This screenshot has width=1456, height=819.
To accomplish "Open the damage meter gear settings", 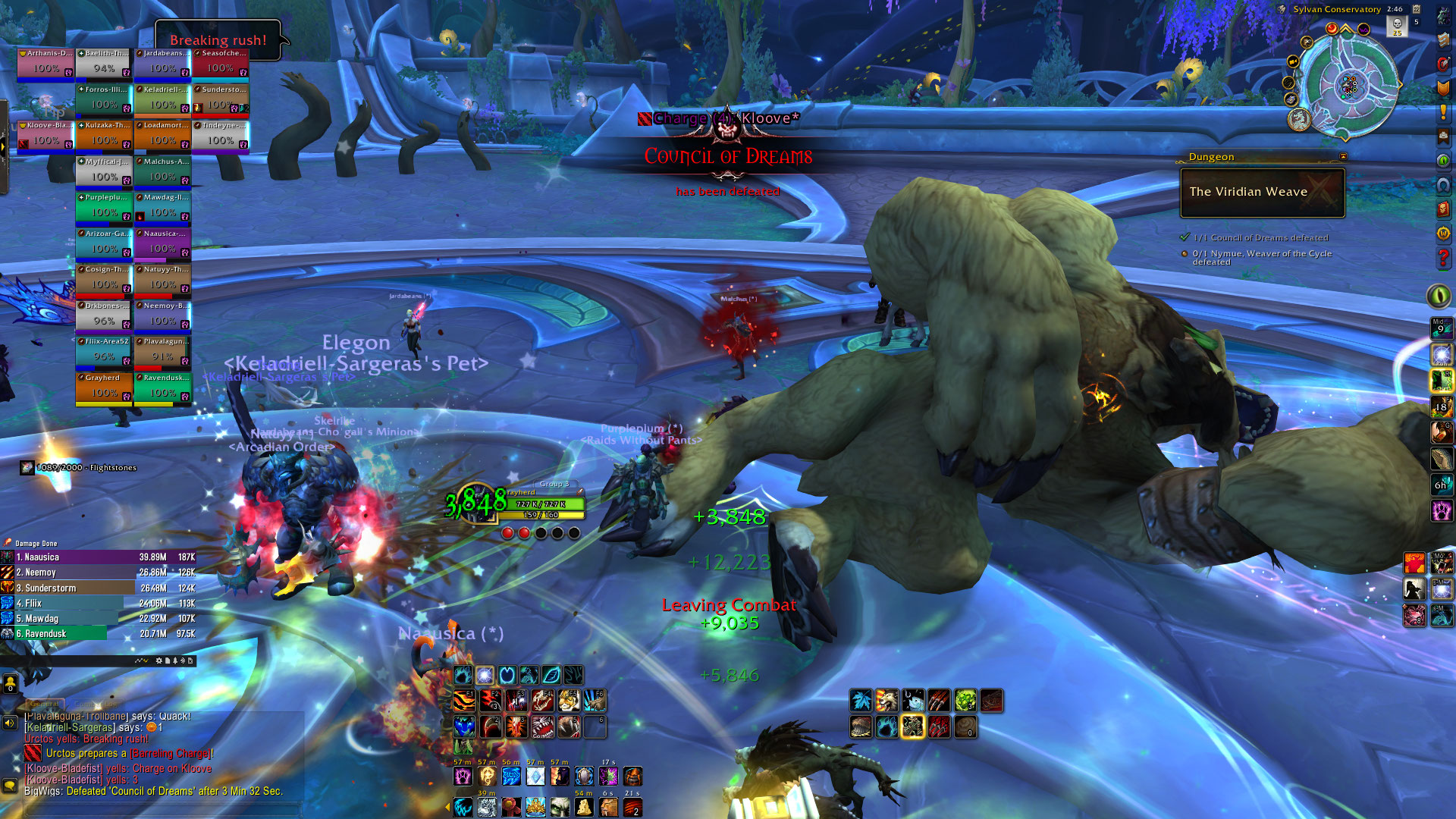I will (x=159, y=661).
